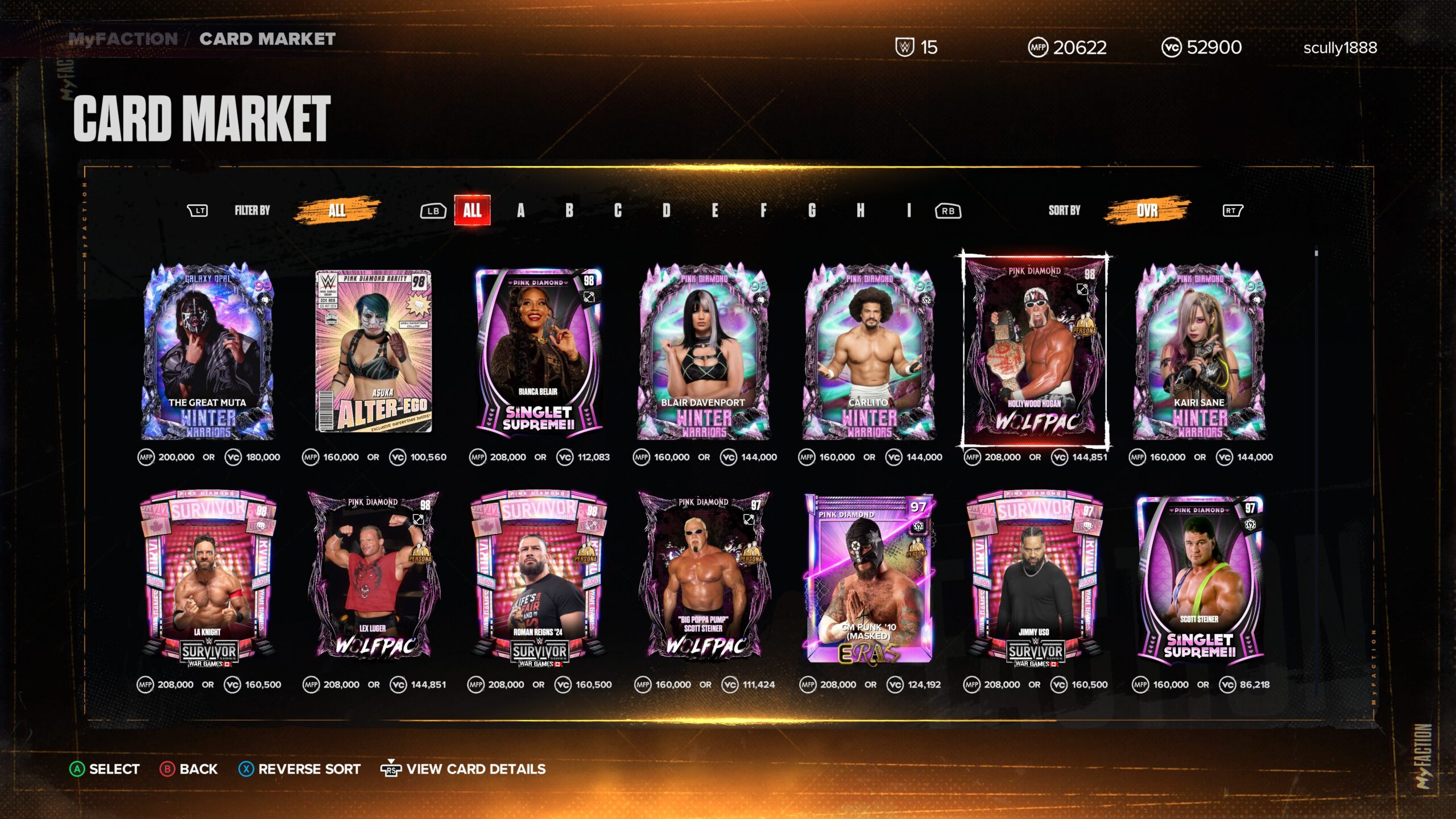Click the swap icon on Bianca Belair's card
This screenshot has width=1456, height=819.
coord(589,295)
